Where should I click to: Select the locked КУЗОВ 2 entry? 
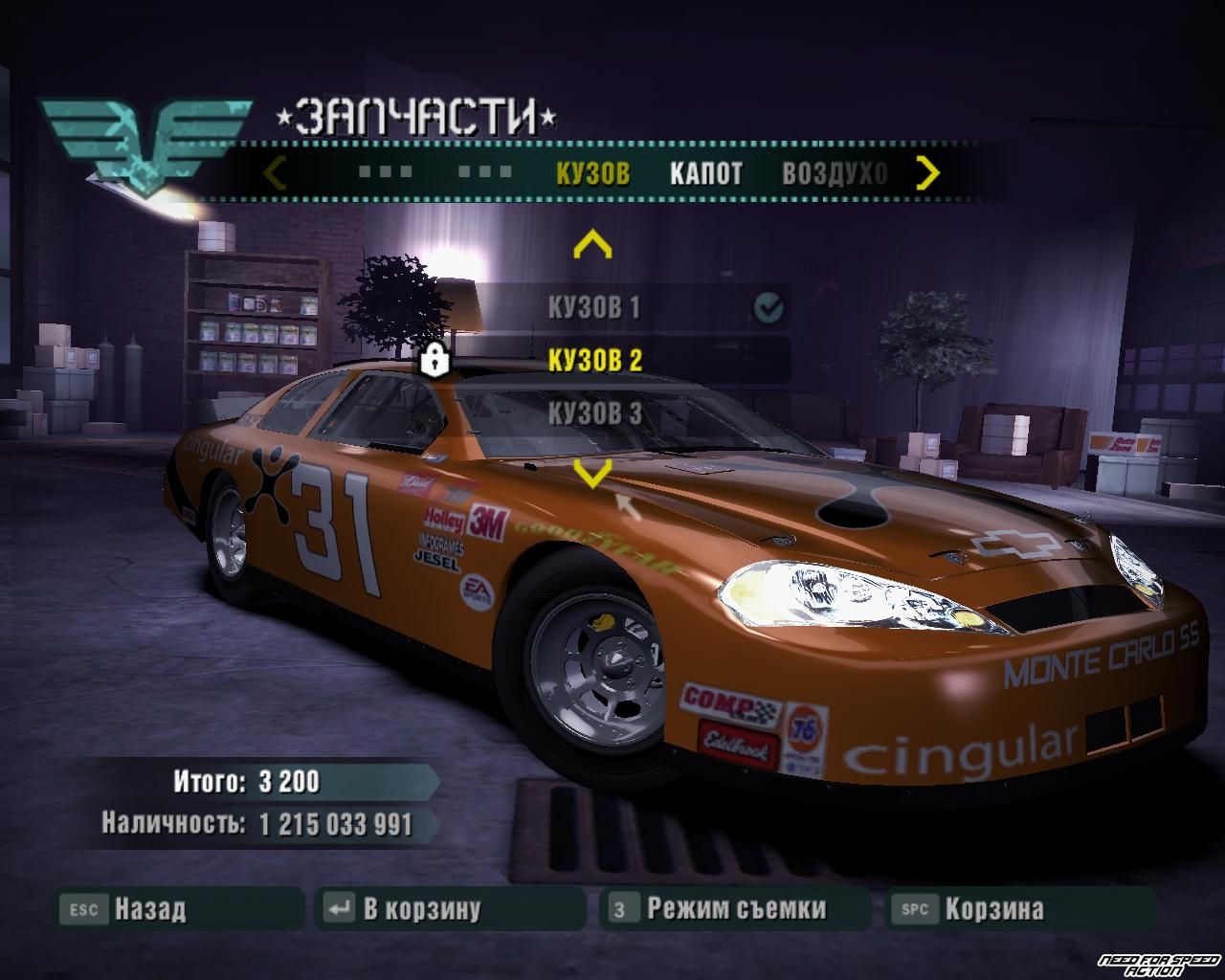pos(594,360)
